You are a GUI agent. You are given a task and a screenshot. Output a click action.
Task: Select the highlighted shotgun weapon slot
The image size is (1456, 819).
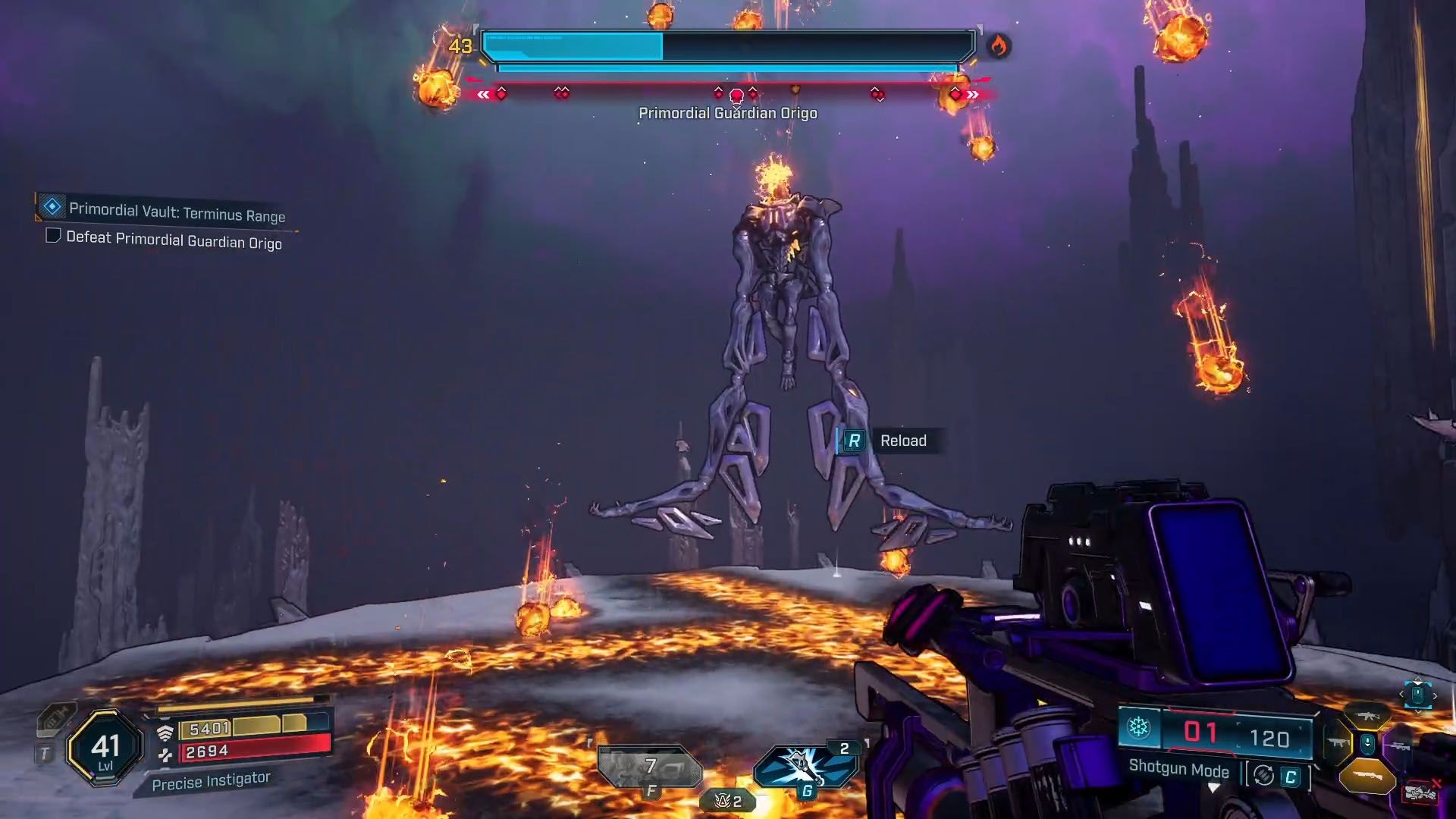coord(1367,777)
